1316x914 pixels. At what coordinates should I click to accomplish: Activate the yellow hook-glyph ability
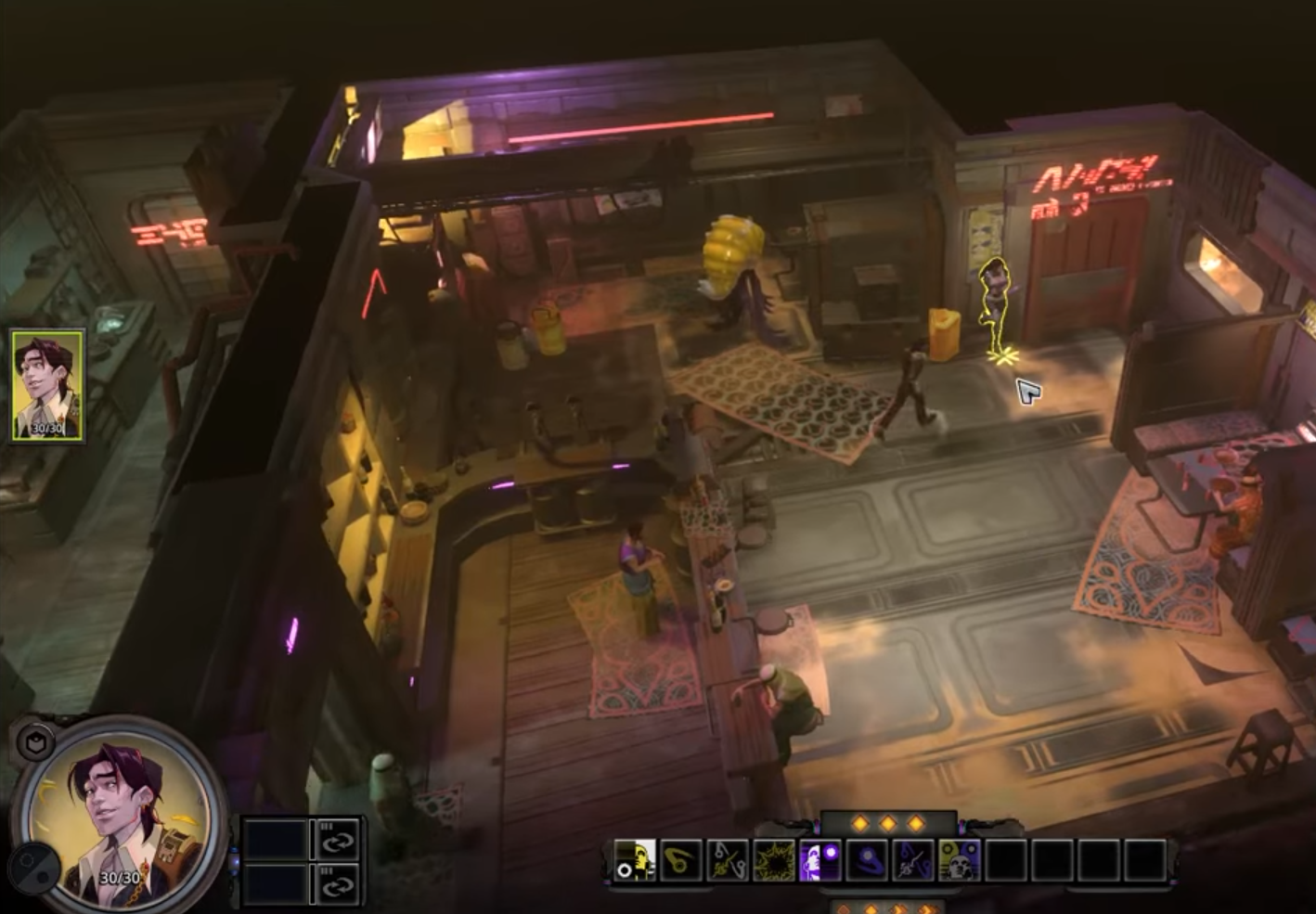pos(681,860)
